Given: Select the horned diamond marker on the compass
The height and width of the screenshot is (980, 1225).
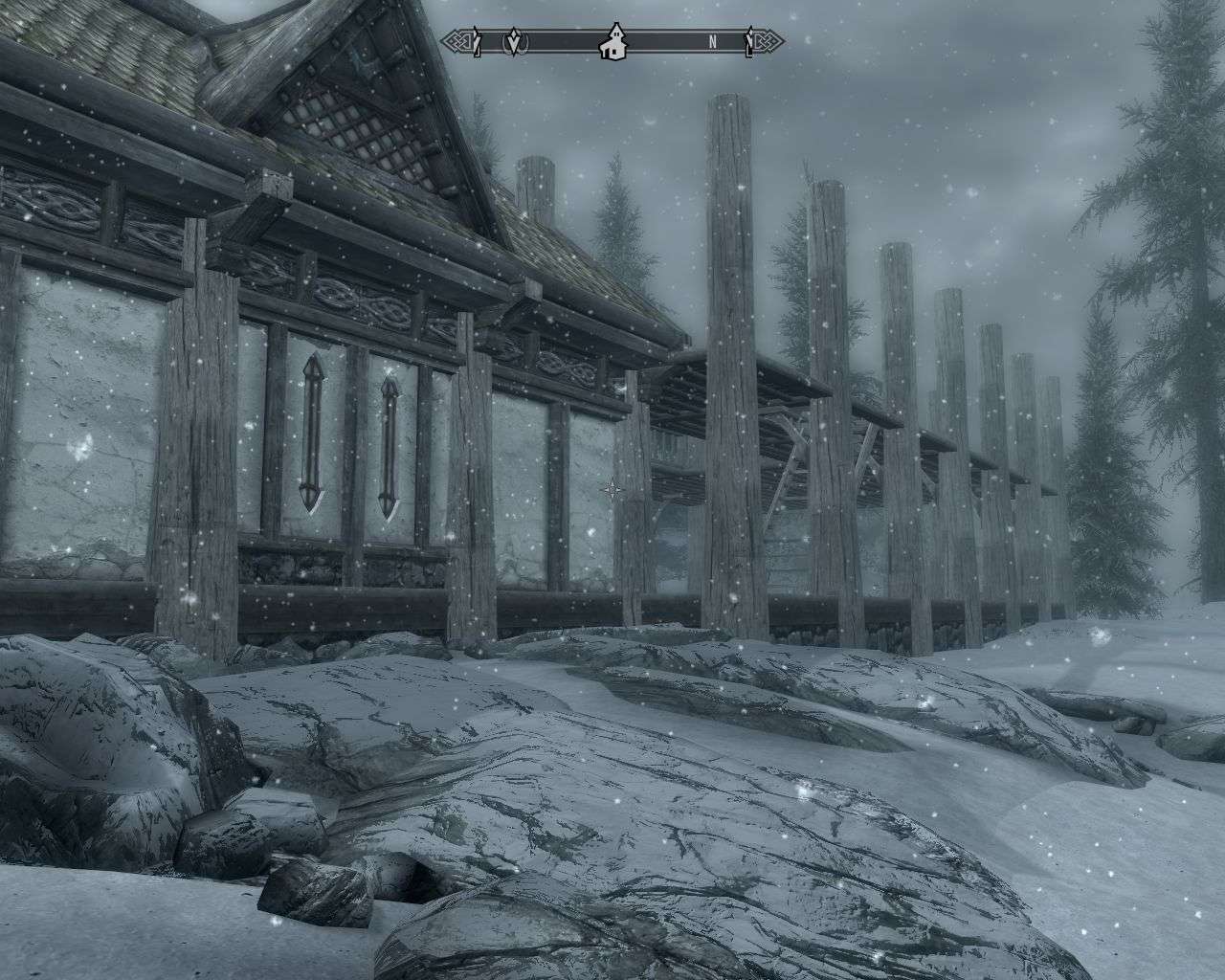Looking at the screenshot, I should 517,42.
